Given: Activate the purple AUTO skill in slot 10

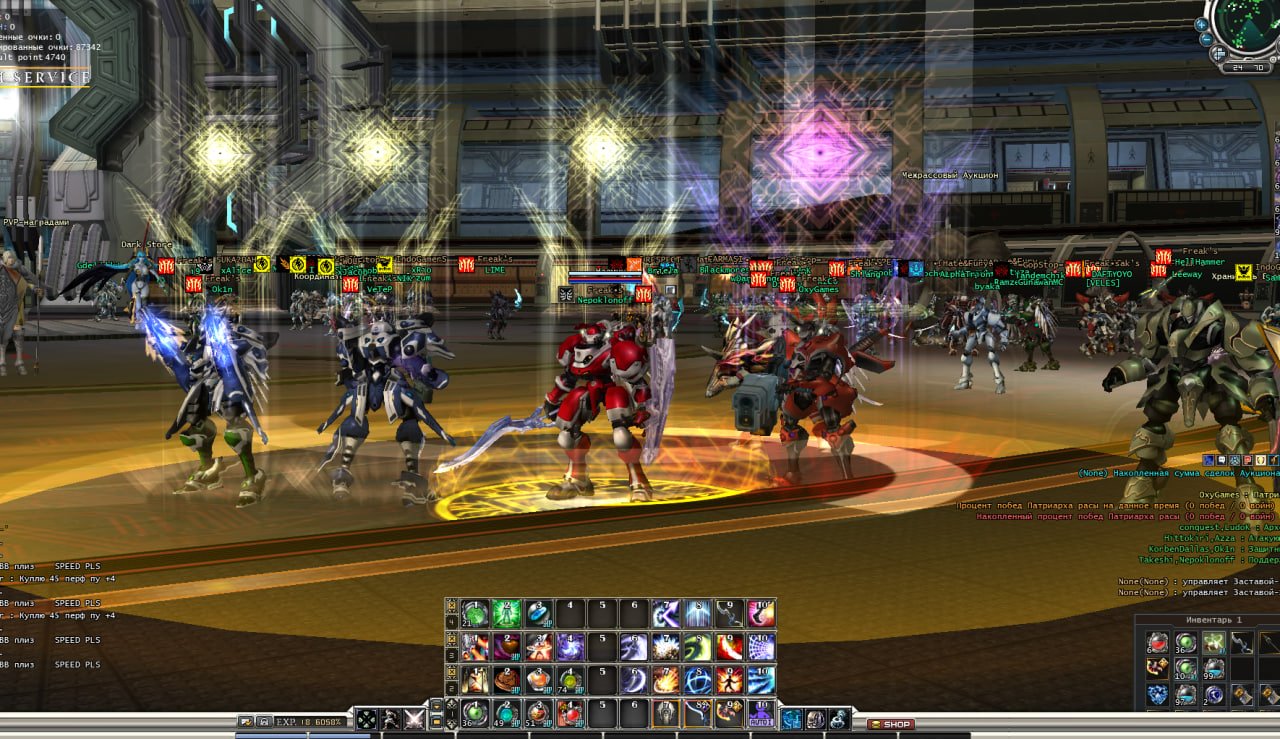Looking at the screenshot, I should [761, 713].
